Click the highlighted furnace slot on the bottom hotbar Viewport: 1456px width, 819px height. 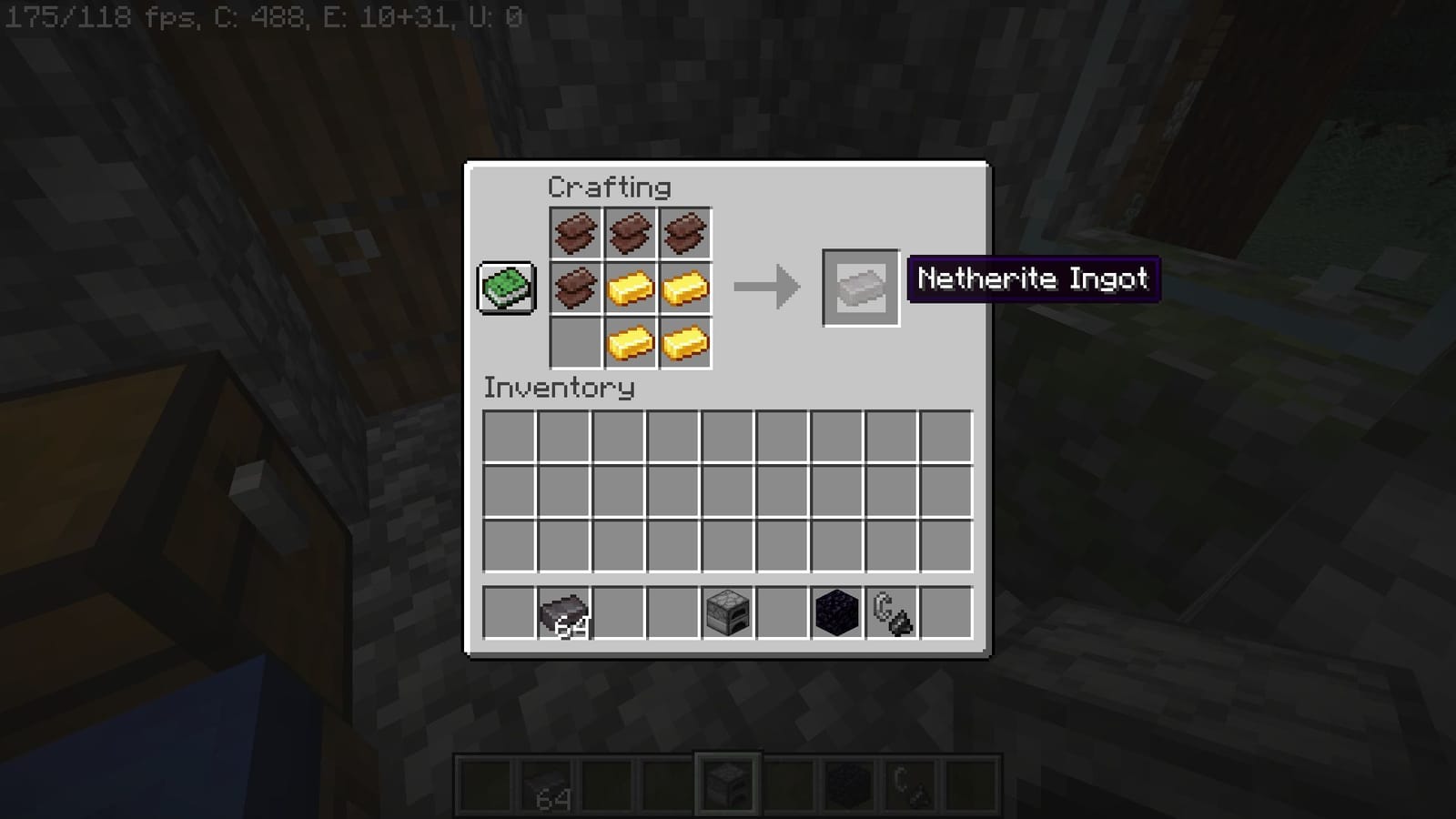click(x=728, y=783)
